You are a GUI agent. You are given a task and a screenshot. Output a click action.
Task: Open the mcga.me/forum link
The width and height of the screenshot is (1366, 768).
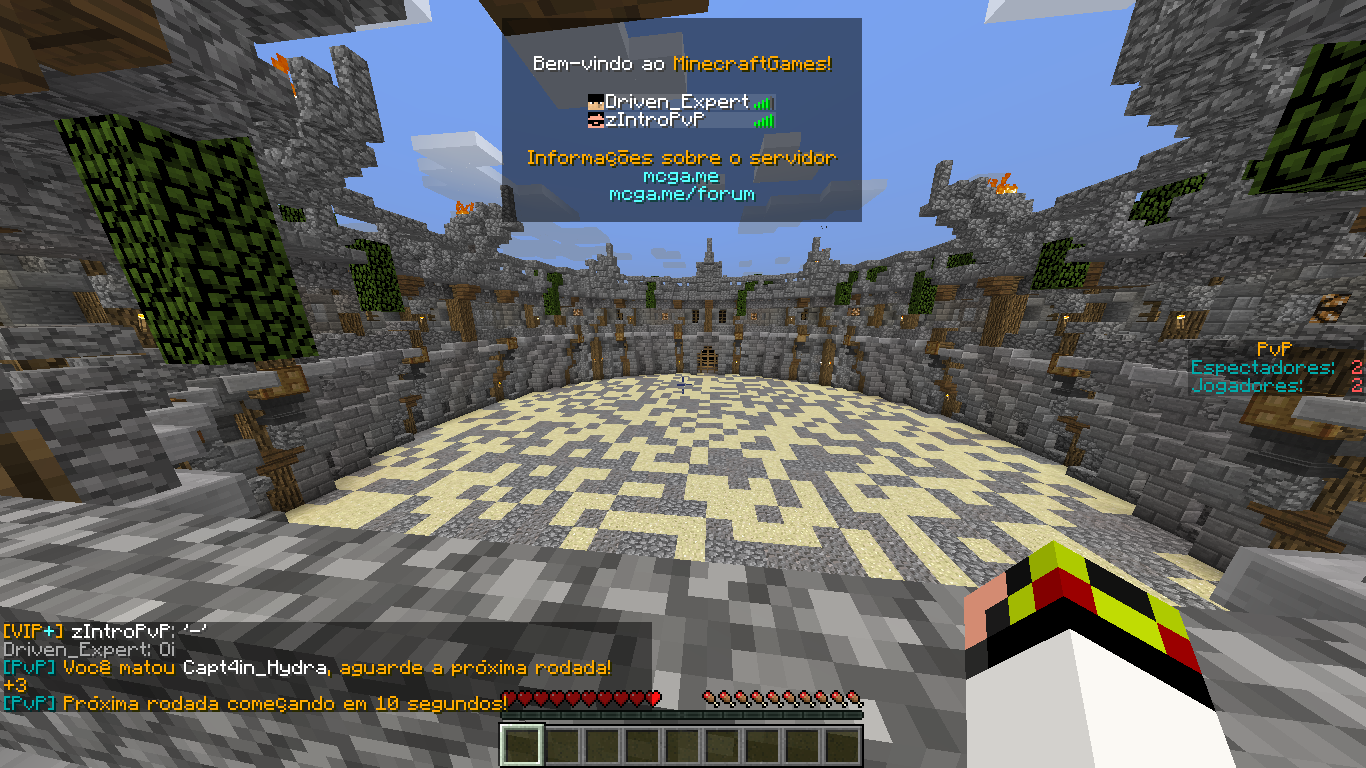click(681, 194)
